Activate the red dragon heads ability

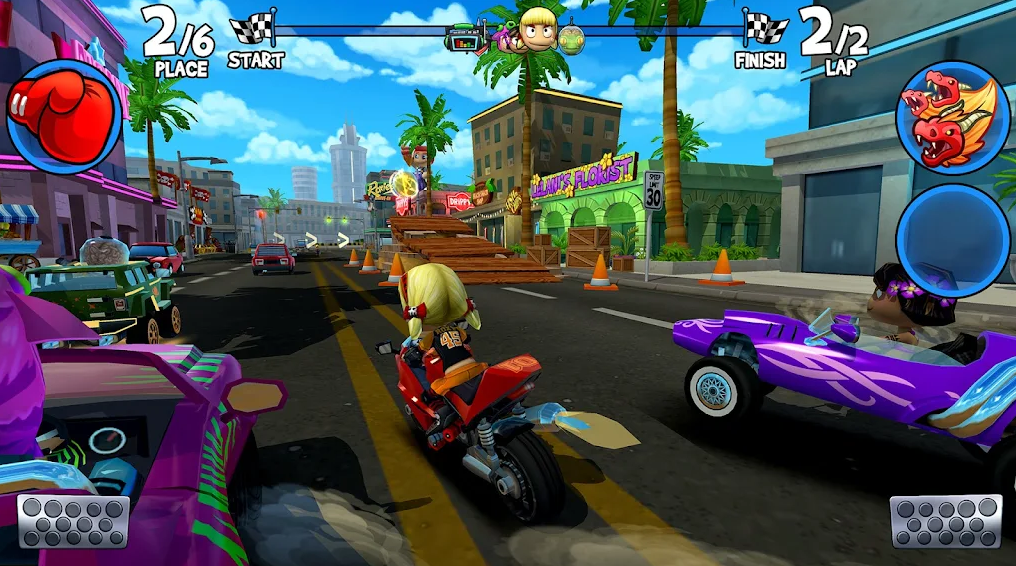952,119
